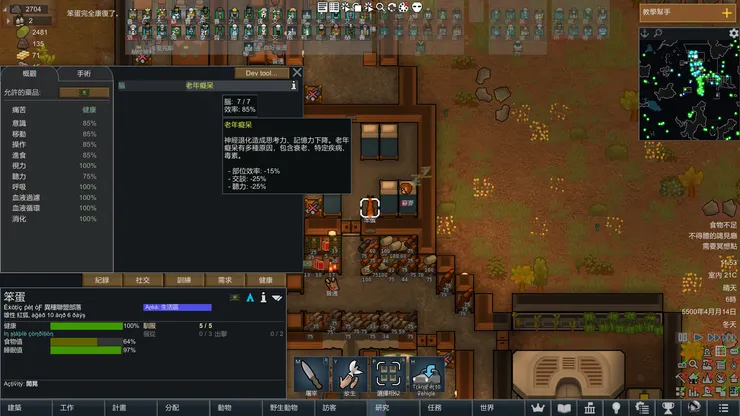Open the 世界 (World) view
Screen dimensions: 740x416
pyautogui.click(x=487, y=408)
